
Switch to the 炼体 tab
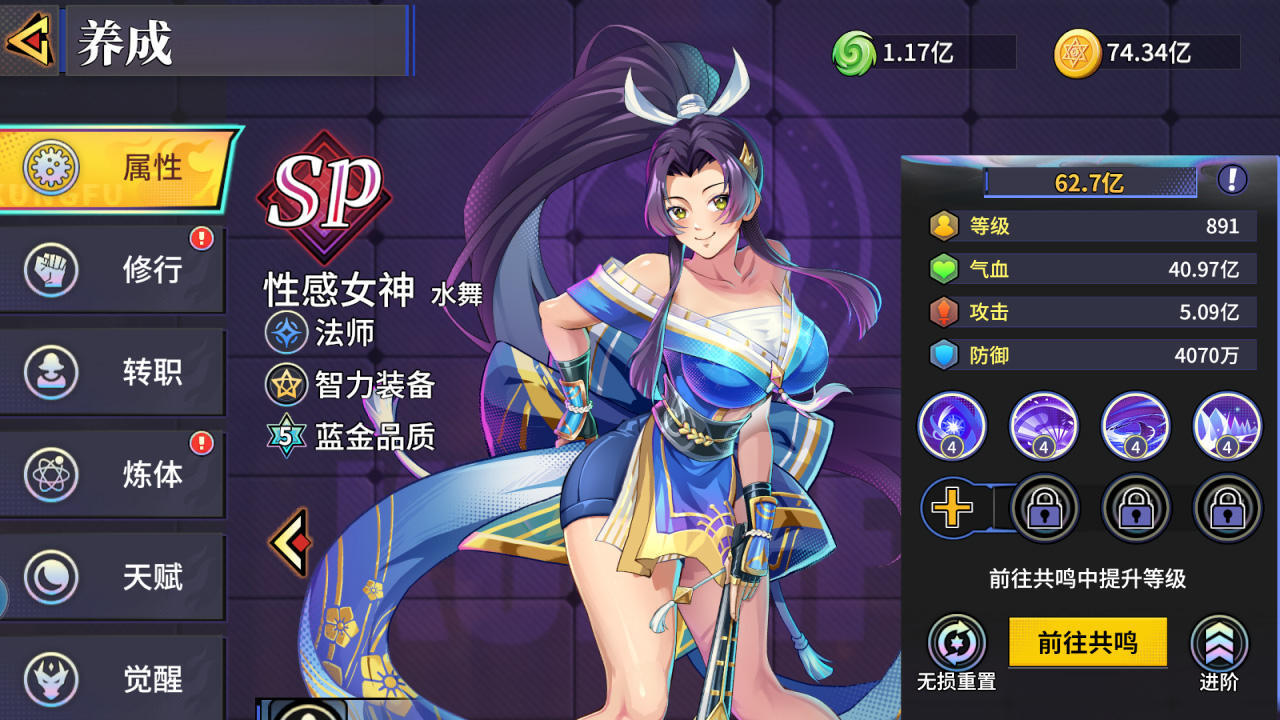point(112,474)
